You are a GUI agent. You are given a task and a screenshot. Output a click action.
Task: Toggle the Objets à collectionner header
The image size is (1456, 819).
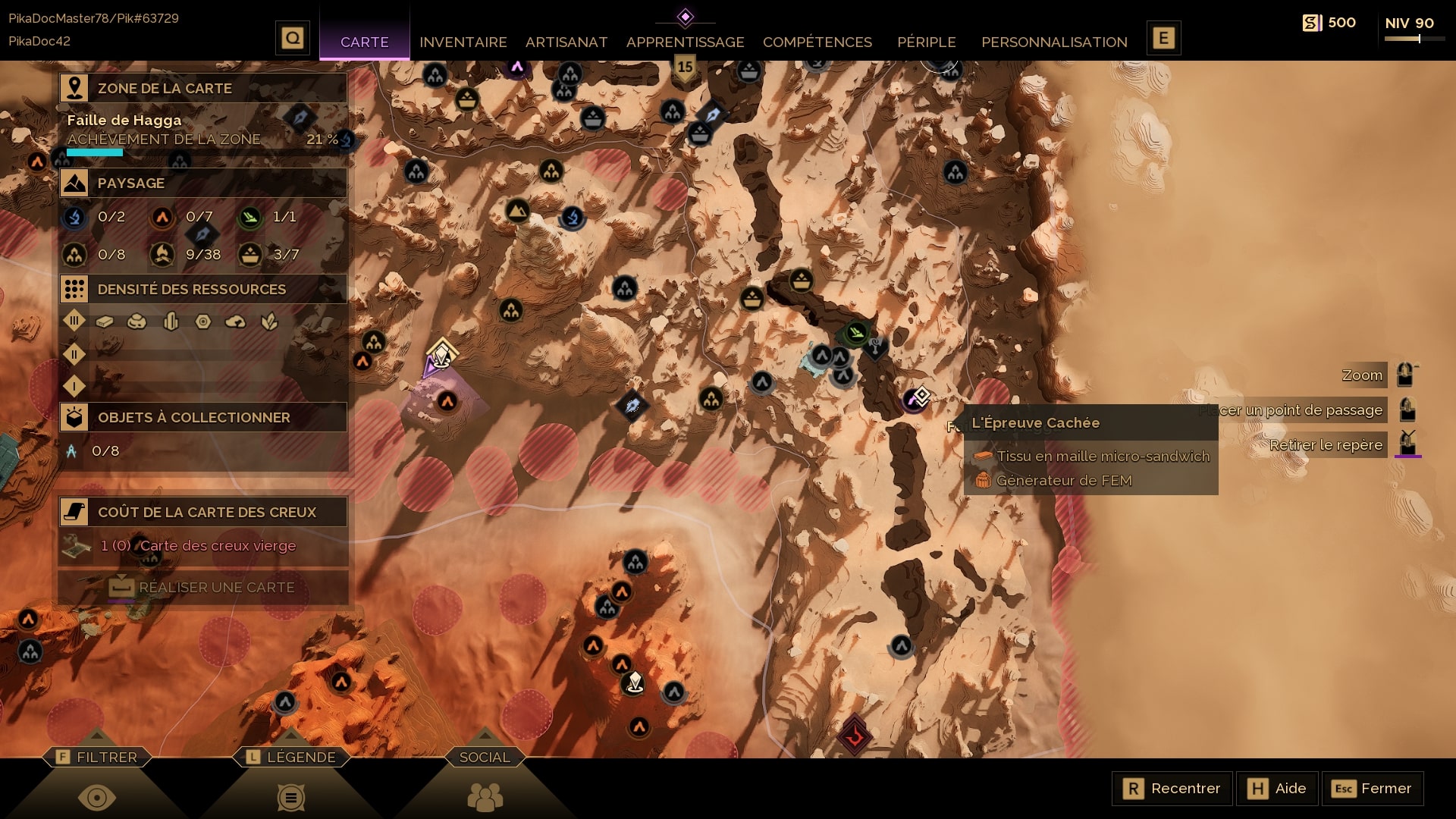(x=203, y=417)
